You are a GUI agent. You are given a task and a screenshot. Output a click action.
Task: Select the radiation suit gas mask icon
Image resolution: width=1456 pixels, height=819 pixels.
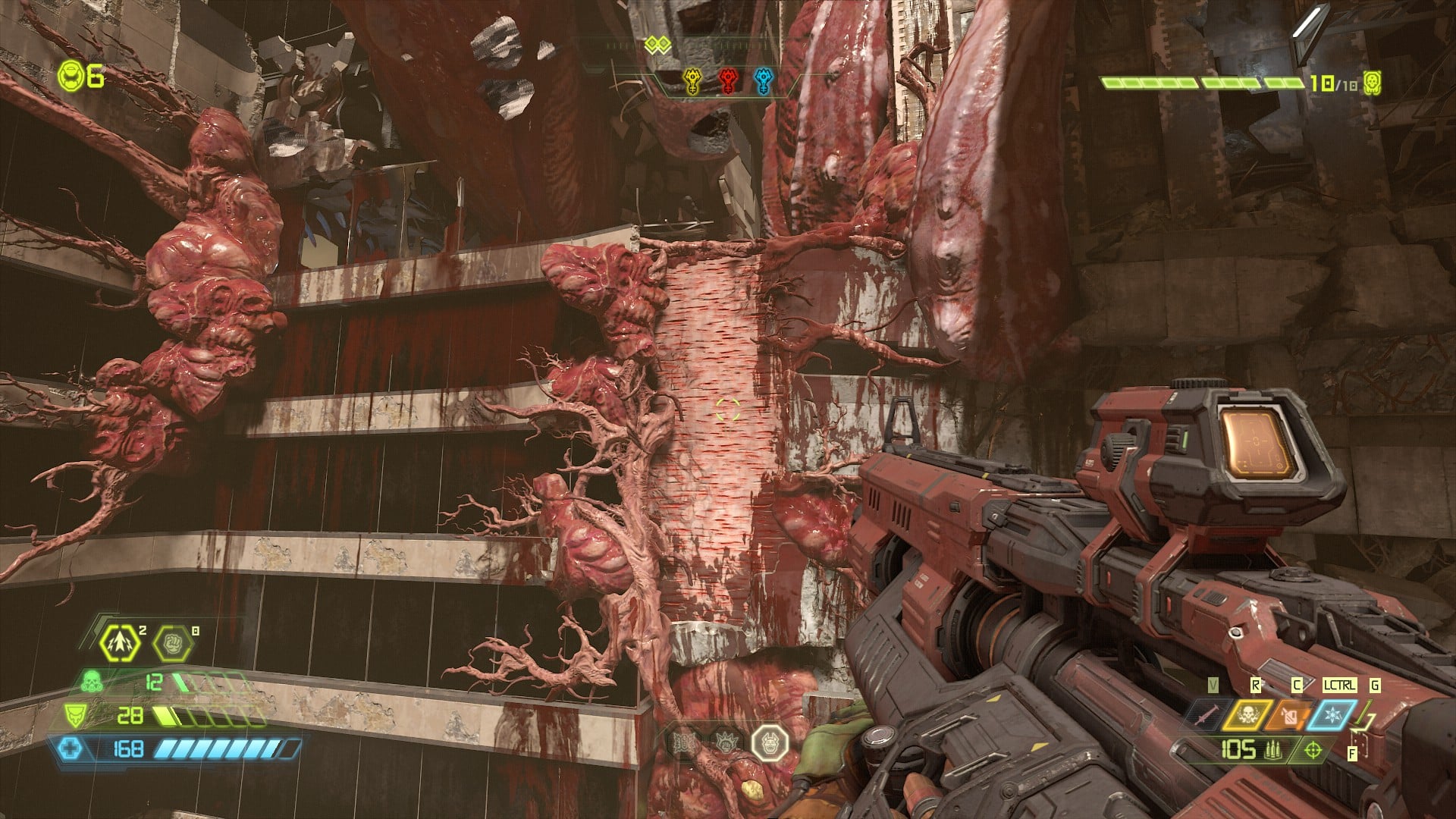[93, 681]
